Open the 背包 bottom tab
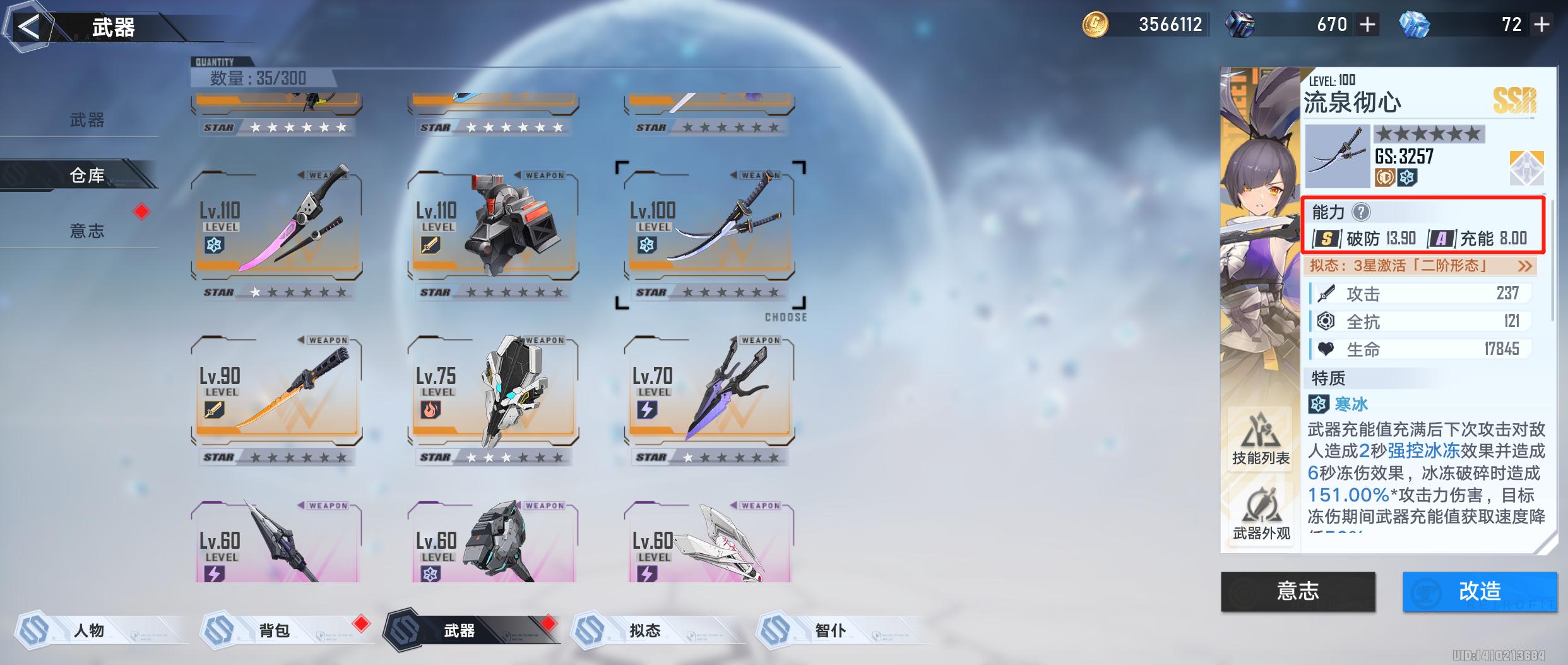The image size is (1568, 665). pyautogui.click(x=275, y=630)
